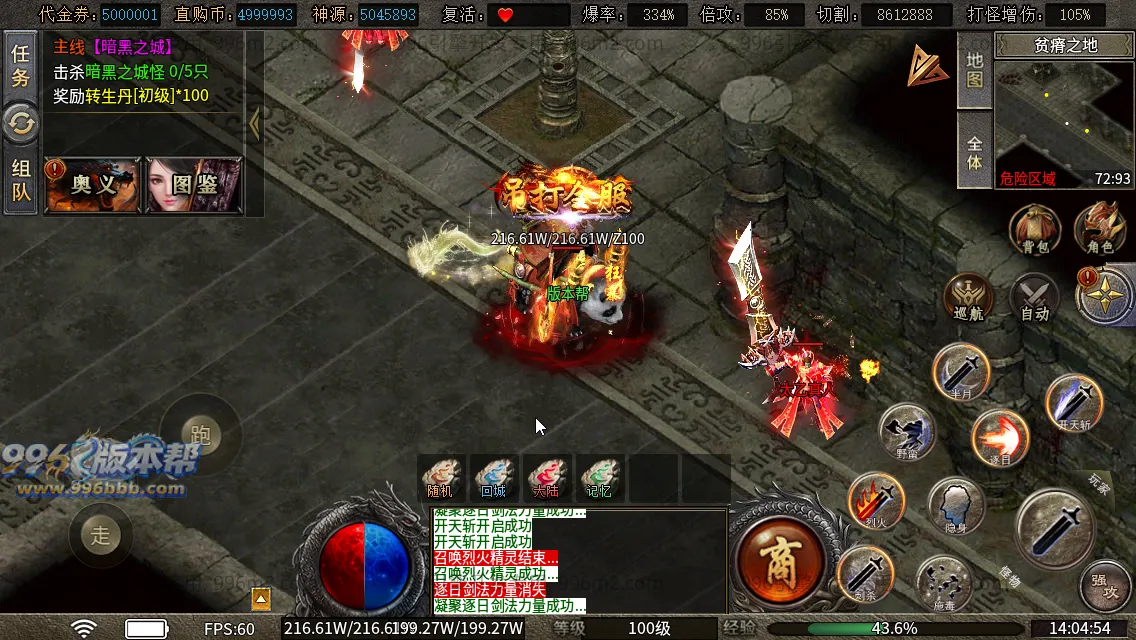The image size is (1136, 640).
Task: Open the 图鉴 codex button
Action: (194, 185)
